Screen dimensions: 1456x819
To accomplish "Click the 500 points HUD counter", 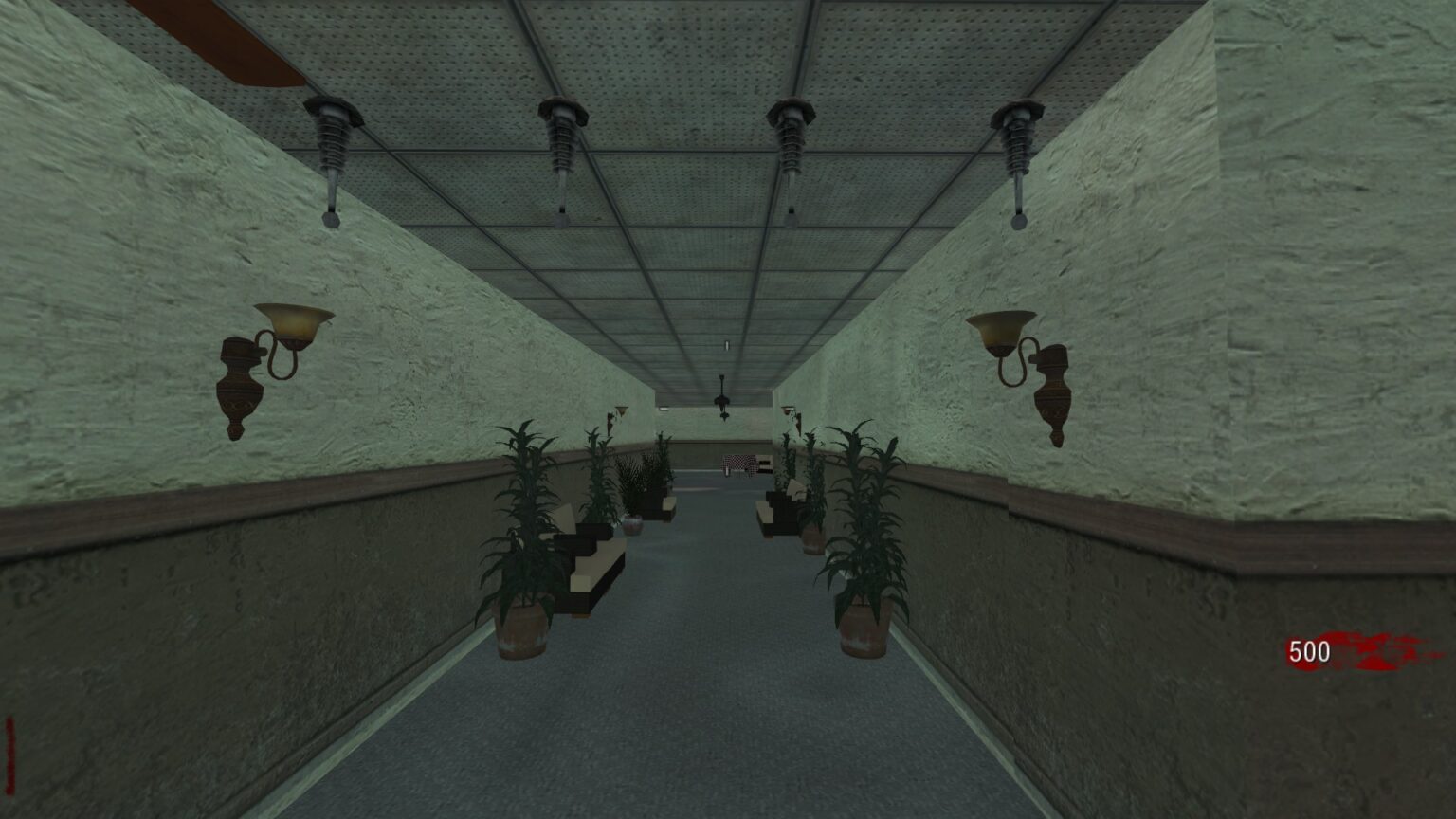I will pyautogui.click(x=1311, y=650).
